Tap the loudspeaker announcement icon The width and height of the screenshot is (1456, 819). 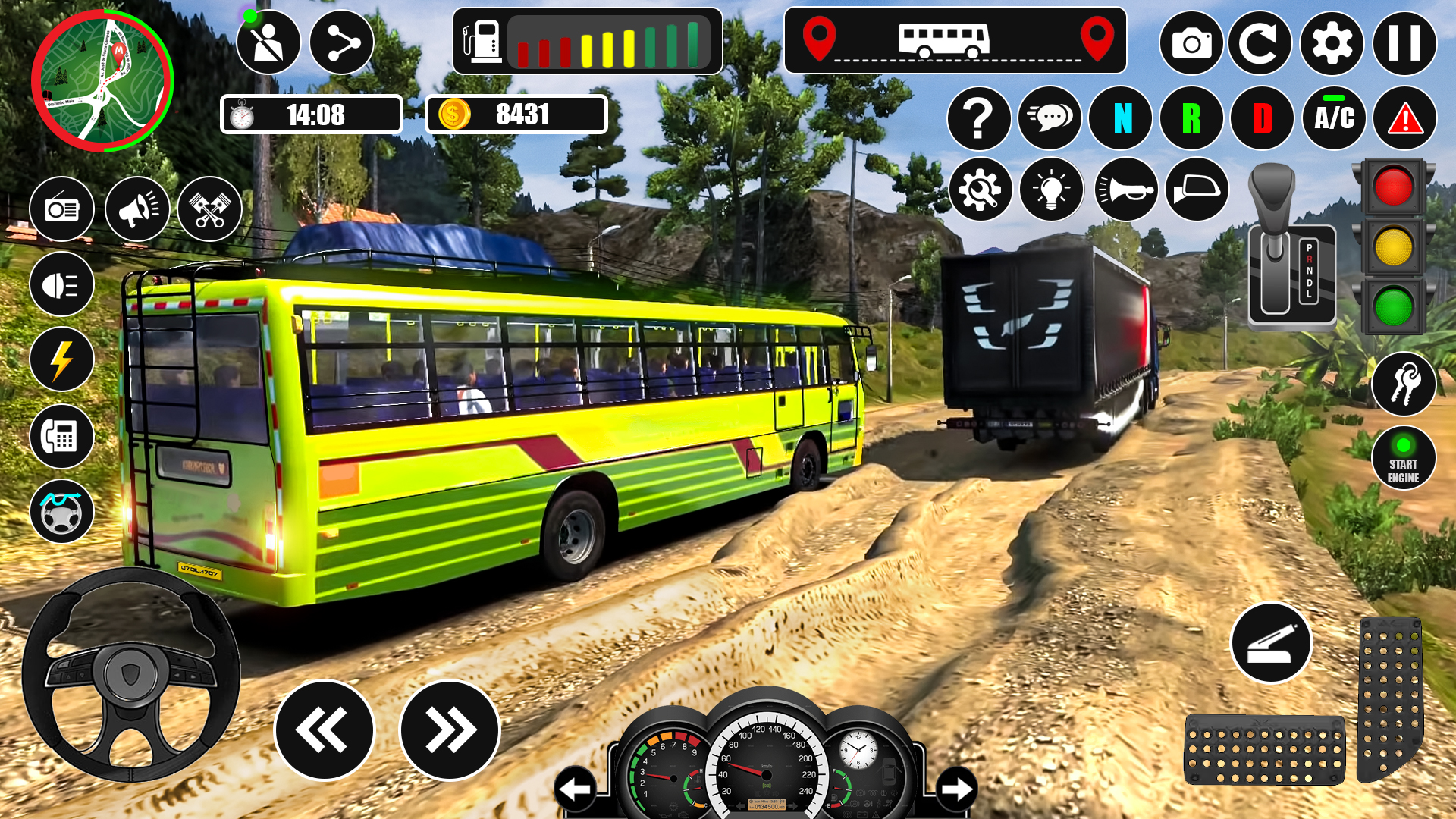pos(137,209)
